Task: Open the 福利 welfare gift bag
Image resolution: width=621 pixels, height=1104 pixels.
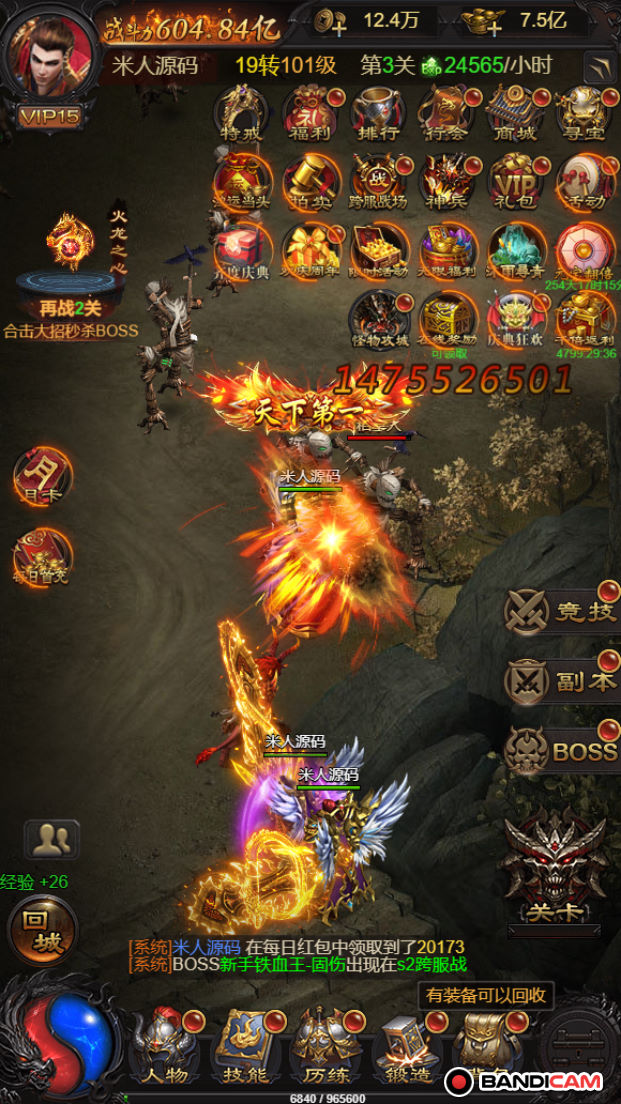Action: [309, 112]
